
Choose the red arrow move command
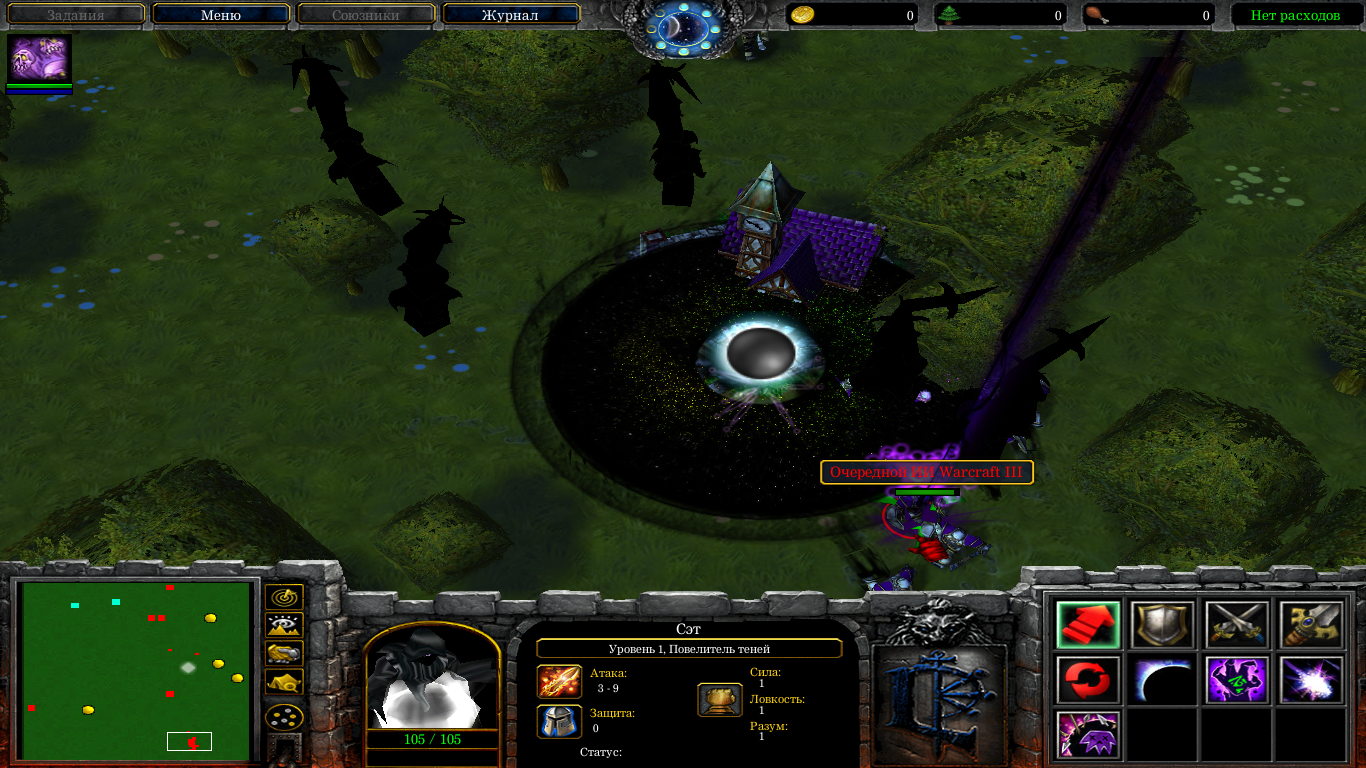pyautogui.click(x=1088, y=626)
